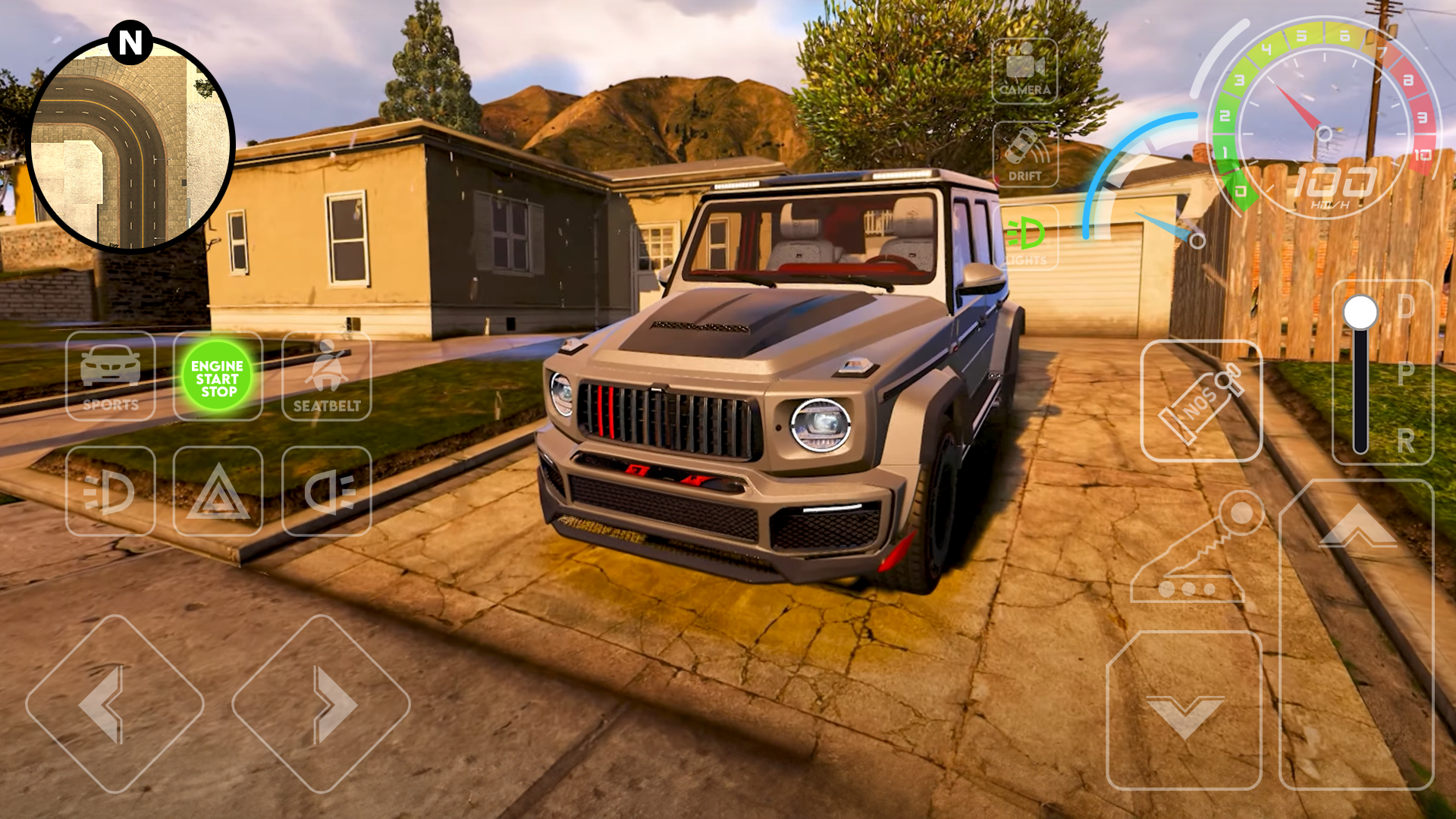Steer right with the right arrow
The width and height of the screenshot is (1456, 819).
(x=321, y=704)
